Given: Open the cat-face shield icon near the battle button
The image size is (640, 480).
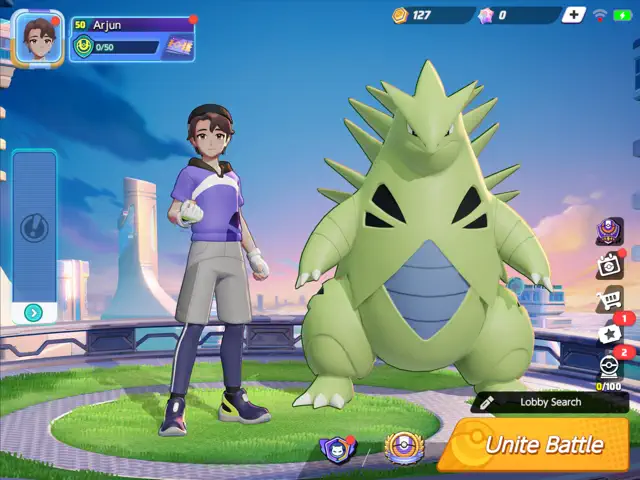Looking at the screenshot, I should tap(336, 449).
